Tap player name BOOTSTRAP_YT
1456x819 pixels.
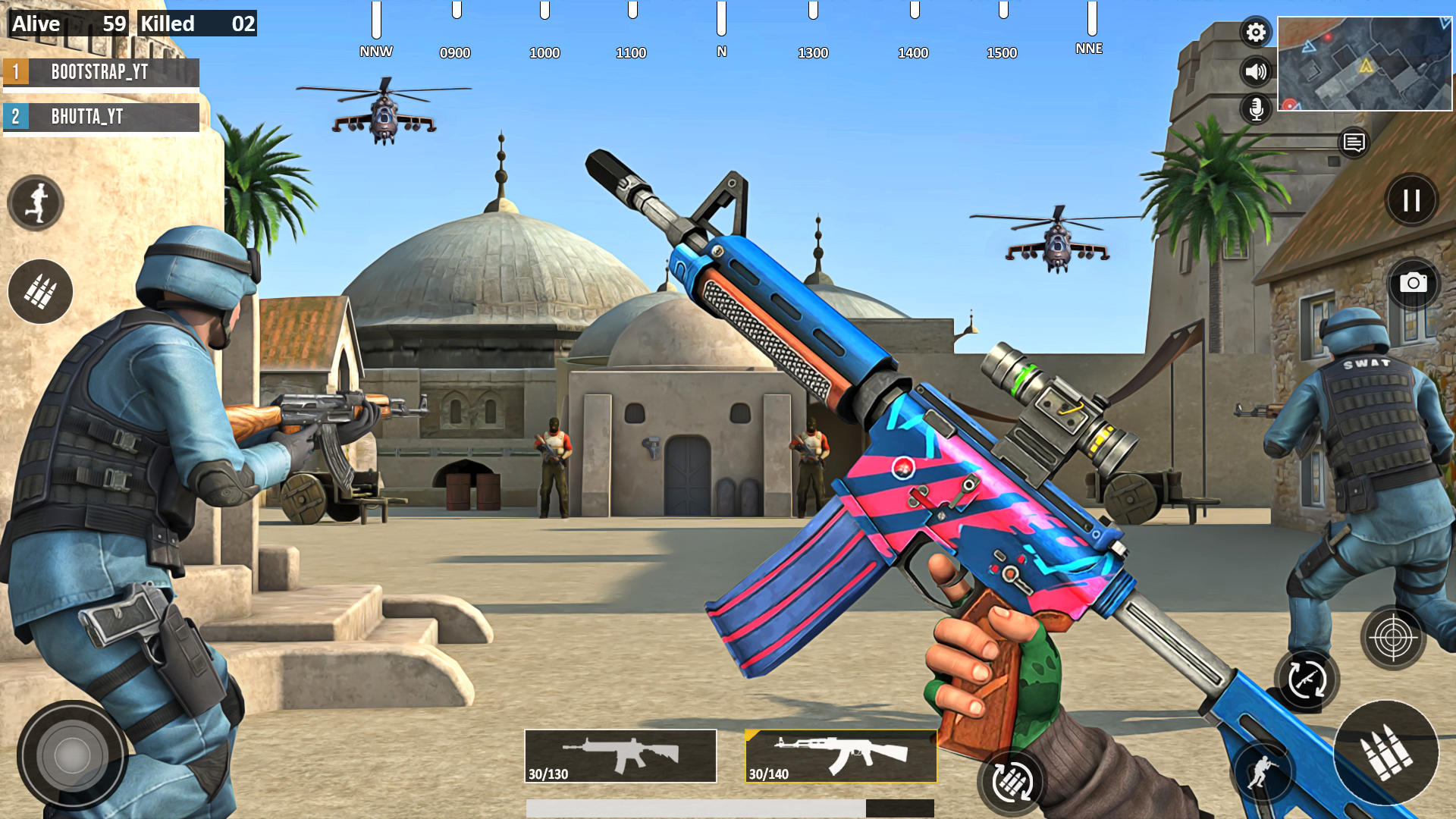click(101, 73)
